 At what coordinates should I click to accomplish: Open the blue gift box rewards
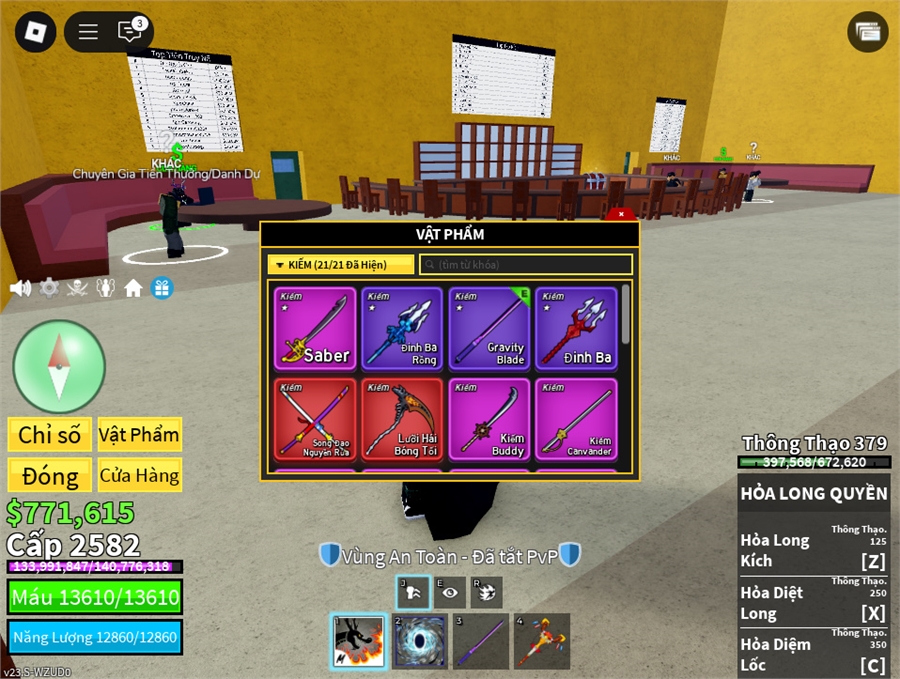tap(162, 289)
